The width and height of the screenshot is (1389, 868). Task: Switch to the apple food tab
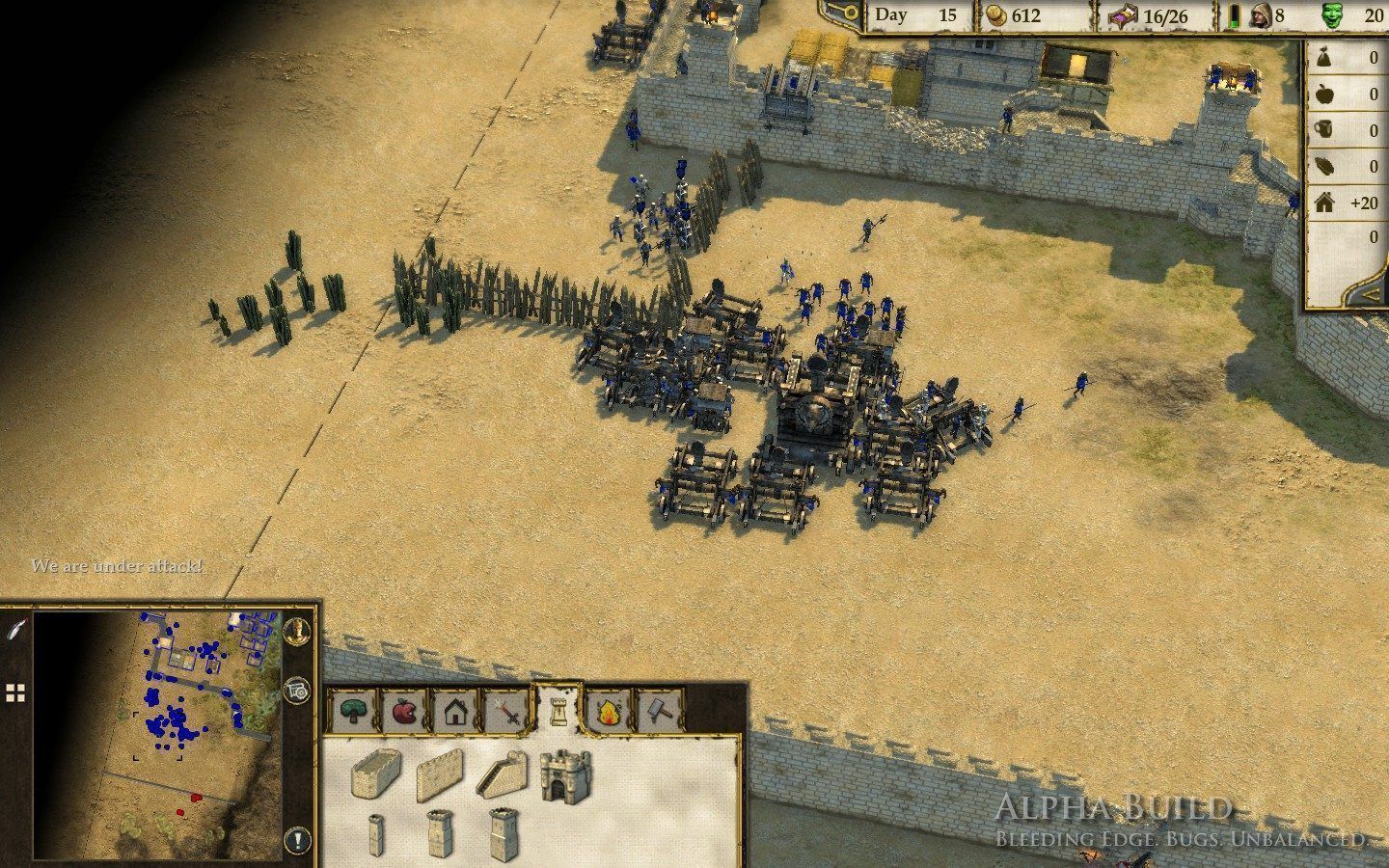pos(404,712)
